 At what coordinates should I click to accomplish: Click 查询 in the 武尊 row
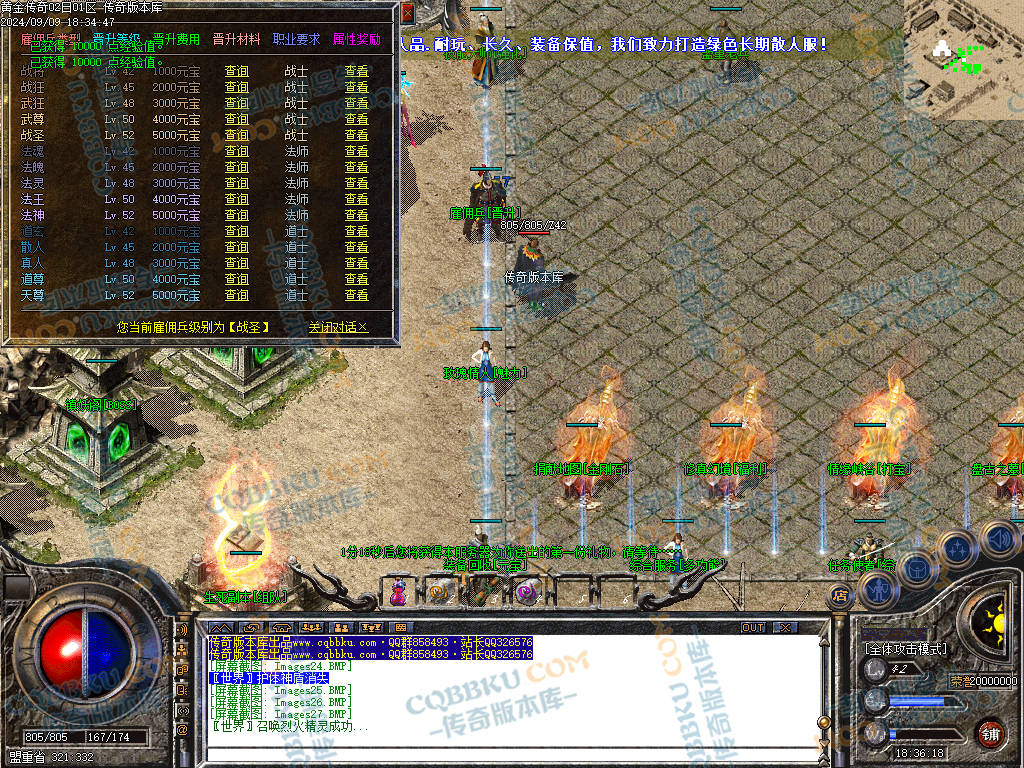(x=237, y=119)
